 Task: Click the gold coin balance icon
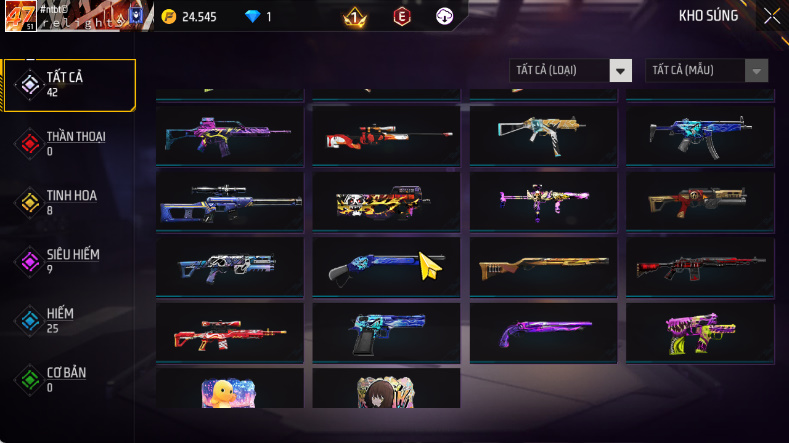(x=168, y=16)
